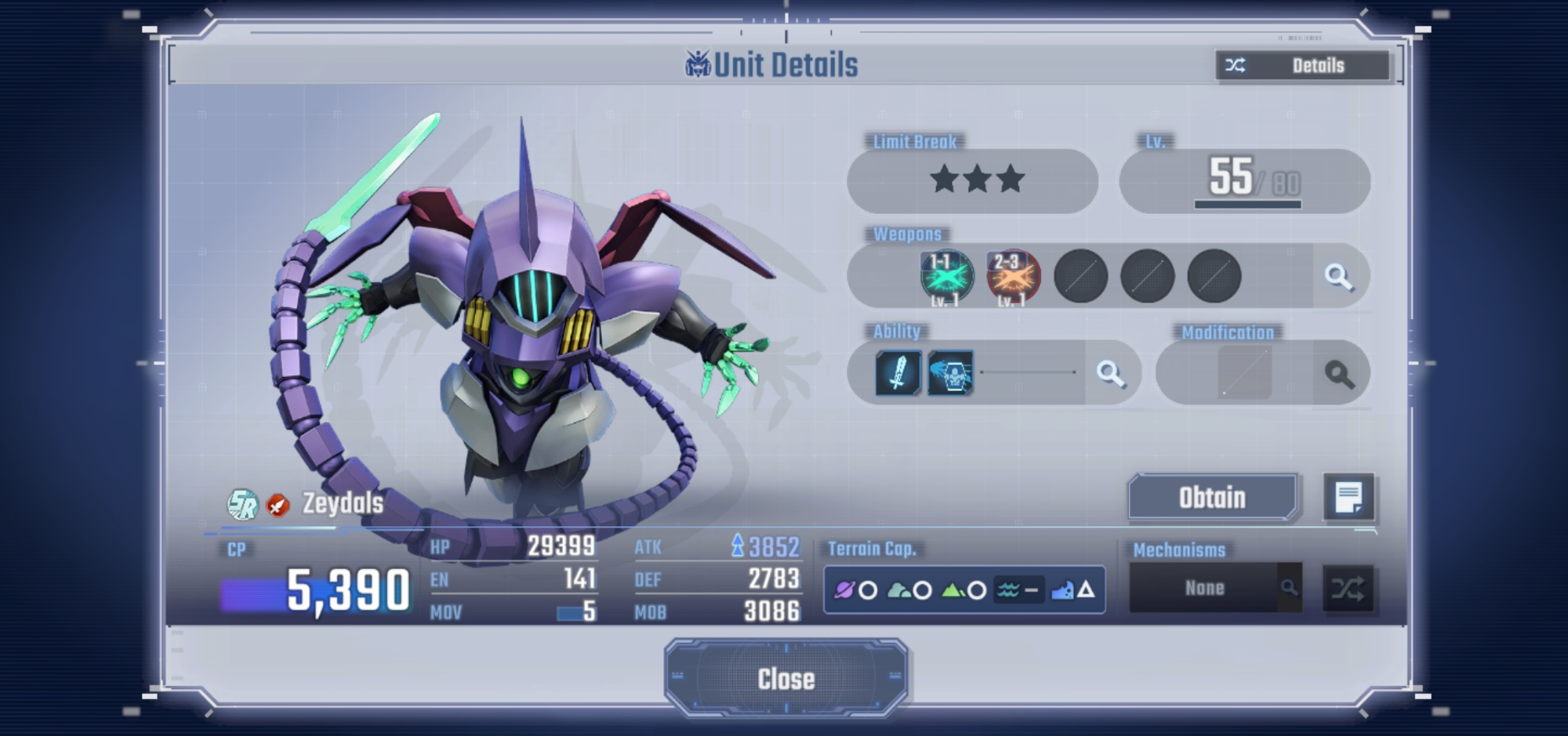Open the Obtain unit button

(1212, 498)
